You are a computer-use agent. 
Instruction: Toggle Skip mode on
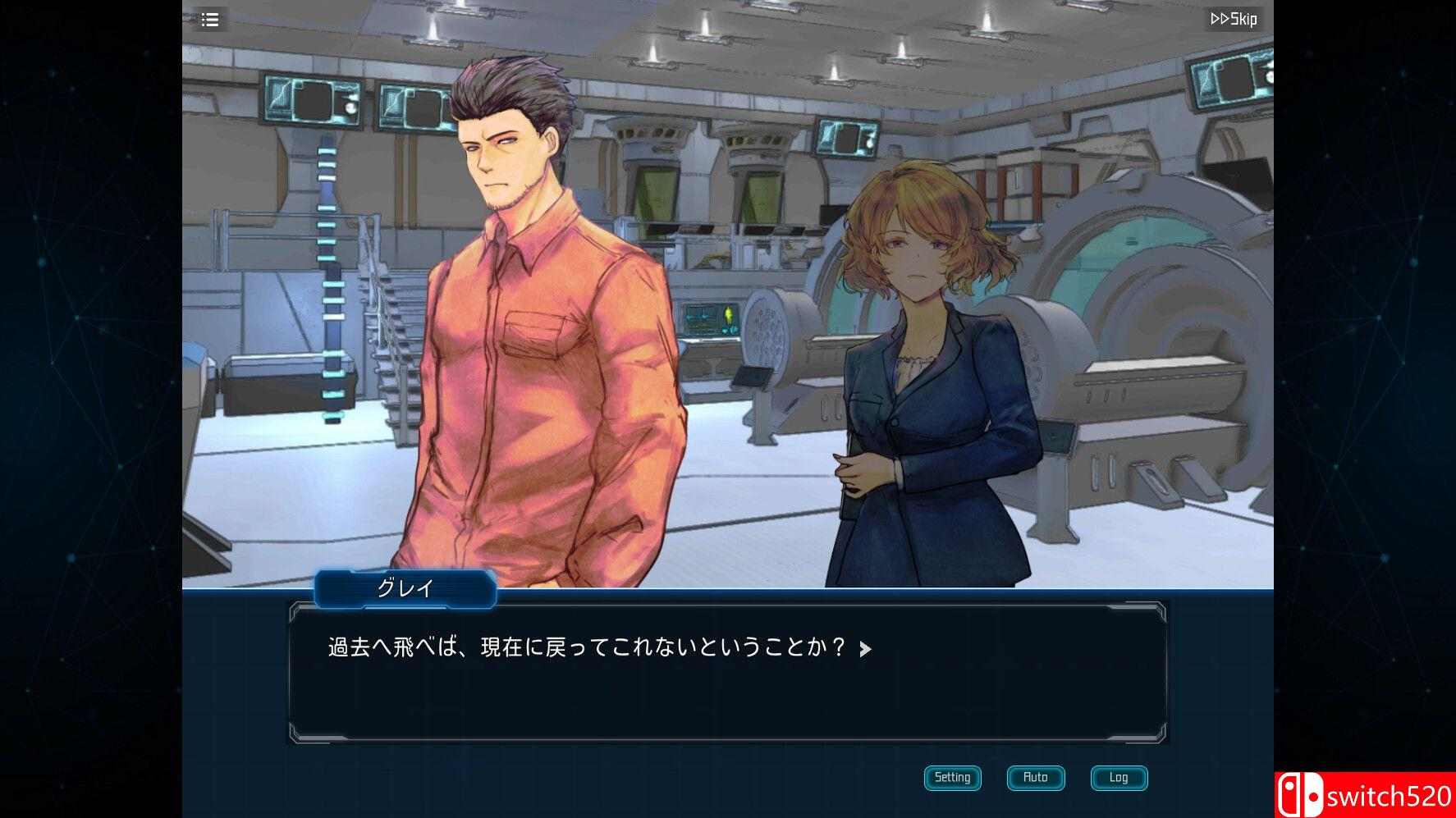click(1231, 19)
